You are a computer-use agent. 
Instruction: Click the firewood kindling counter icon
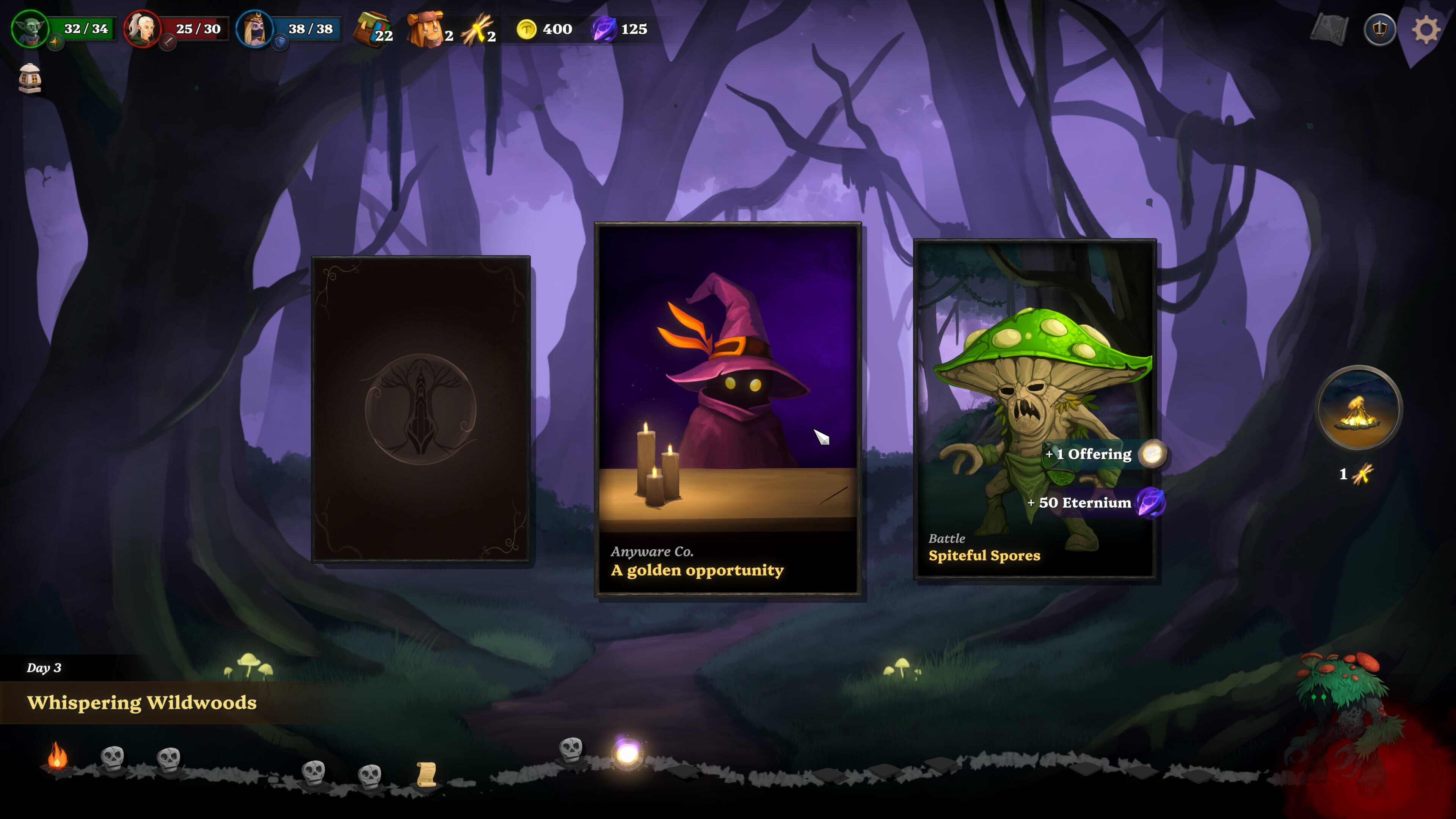pyautogui.click(x=476, y=30)
